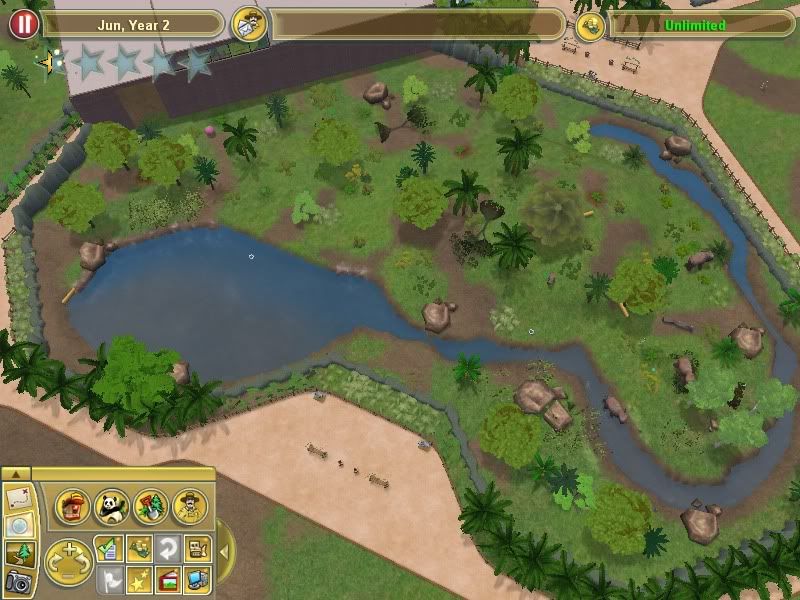
Task: Open the zookeeper staff hiring menu
Action: (188, 507)
